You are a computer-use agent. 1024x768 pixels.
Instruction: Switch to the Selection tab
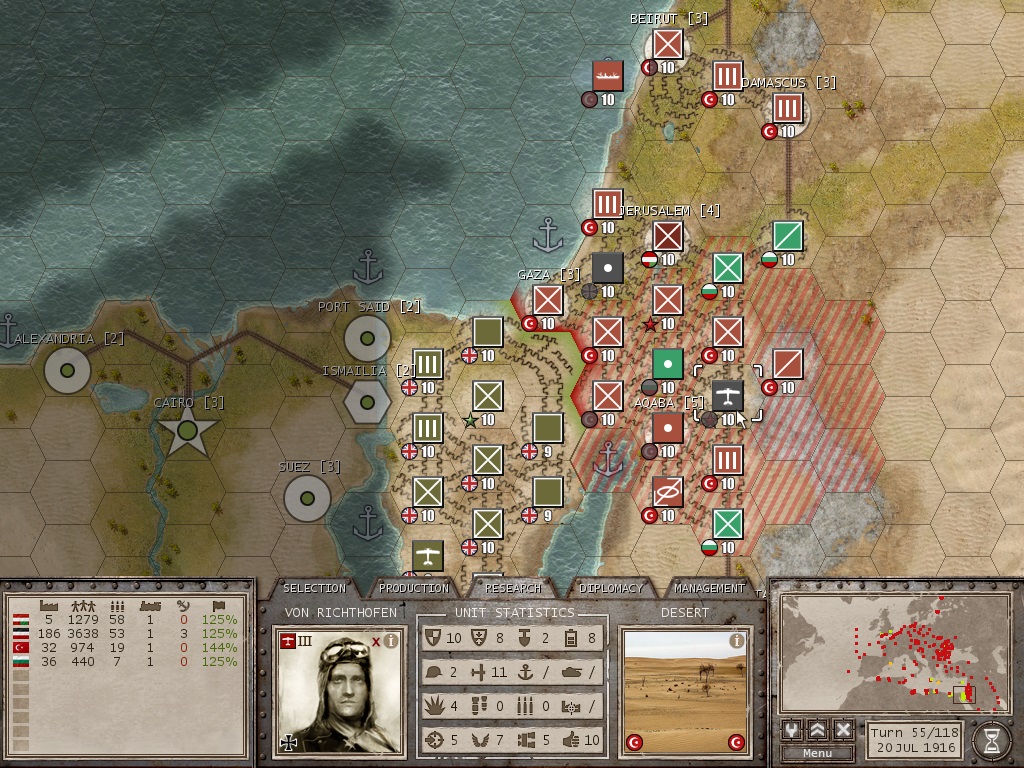(314, 588)
